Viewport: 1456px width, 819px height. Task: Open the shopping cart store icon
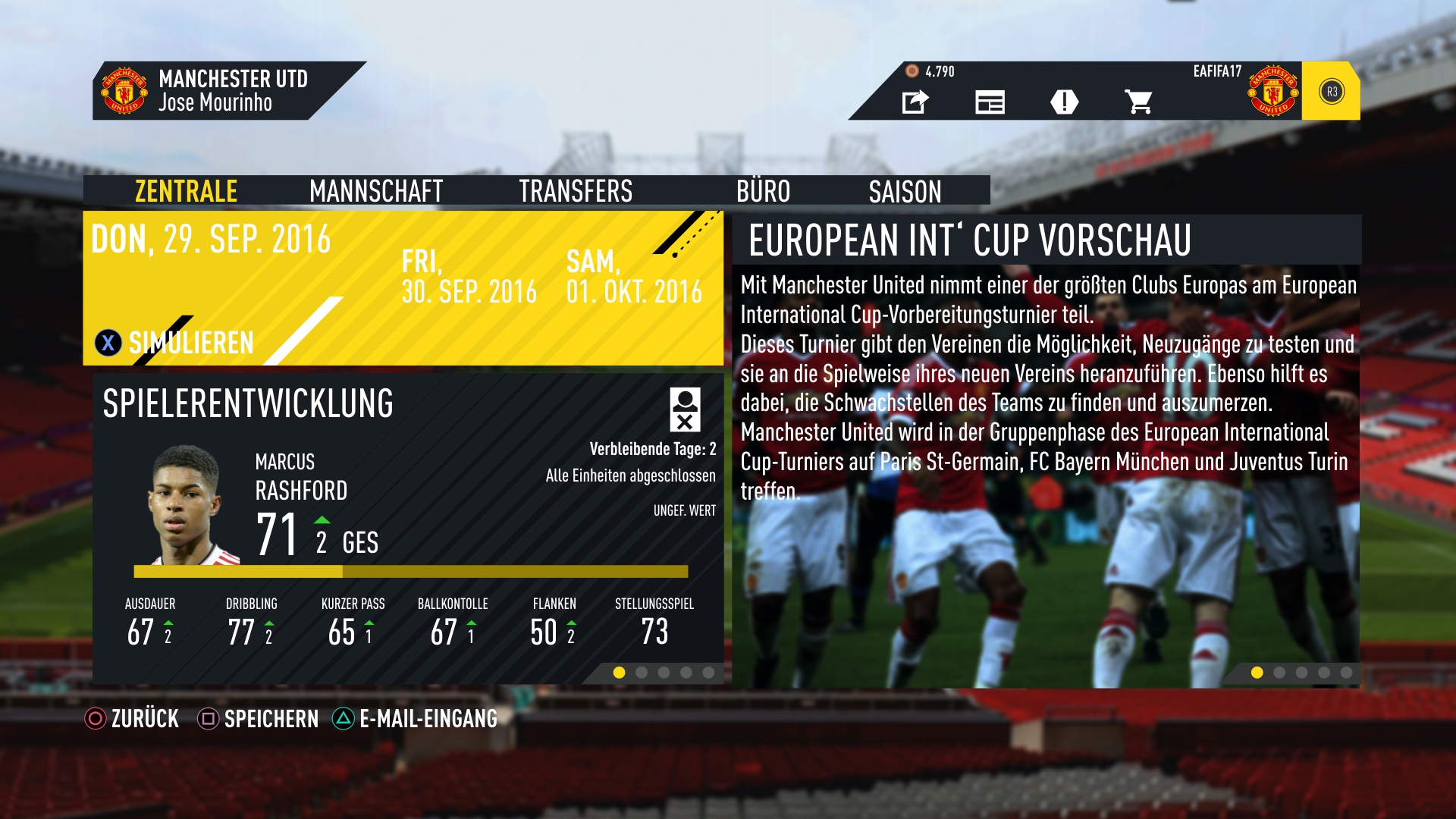1138,102
